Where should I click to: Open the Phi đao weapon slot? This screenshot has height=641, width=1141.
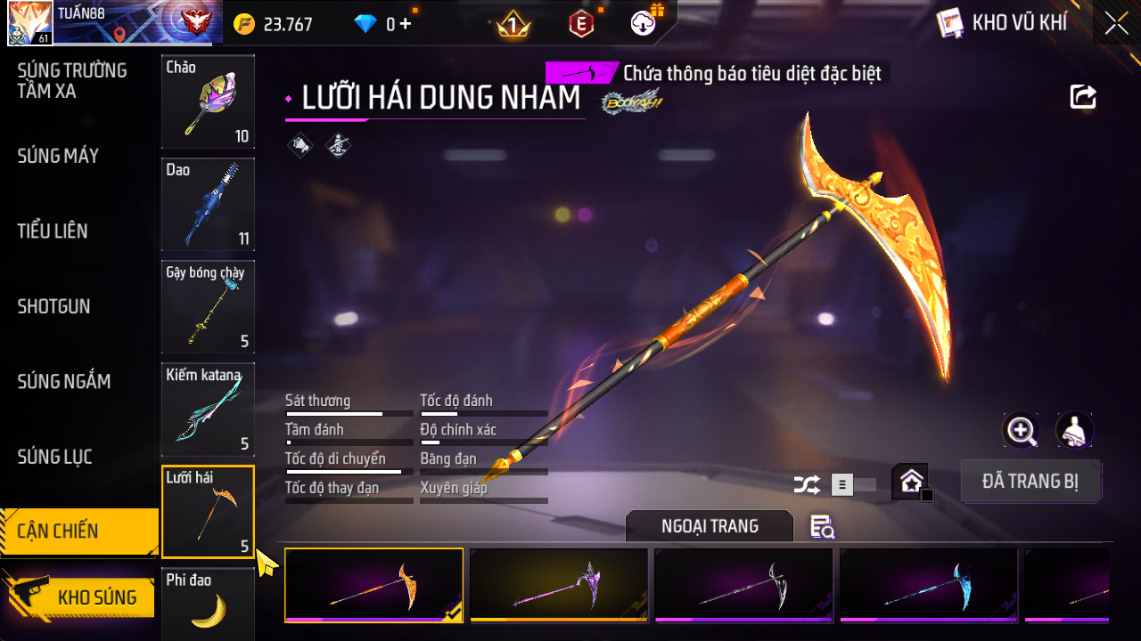tap(208, 604)
